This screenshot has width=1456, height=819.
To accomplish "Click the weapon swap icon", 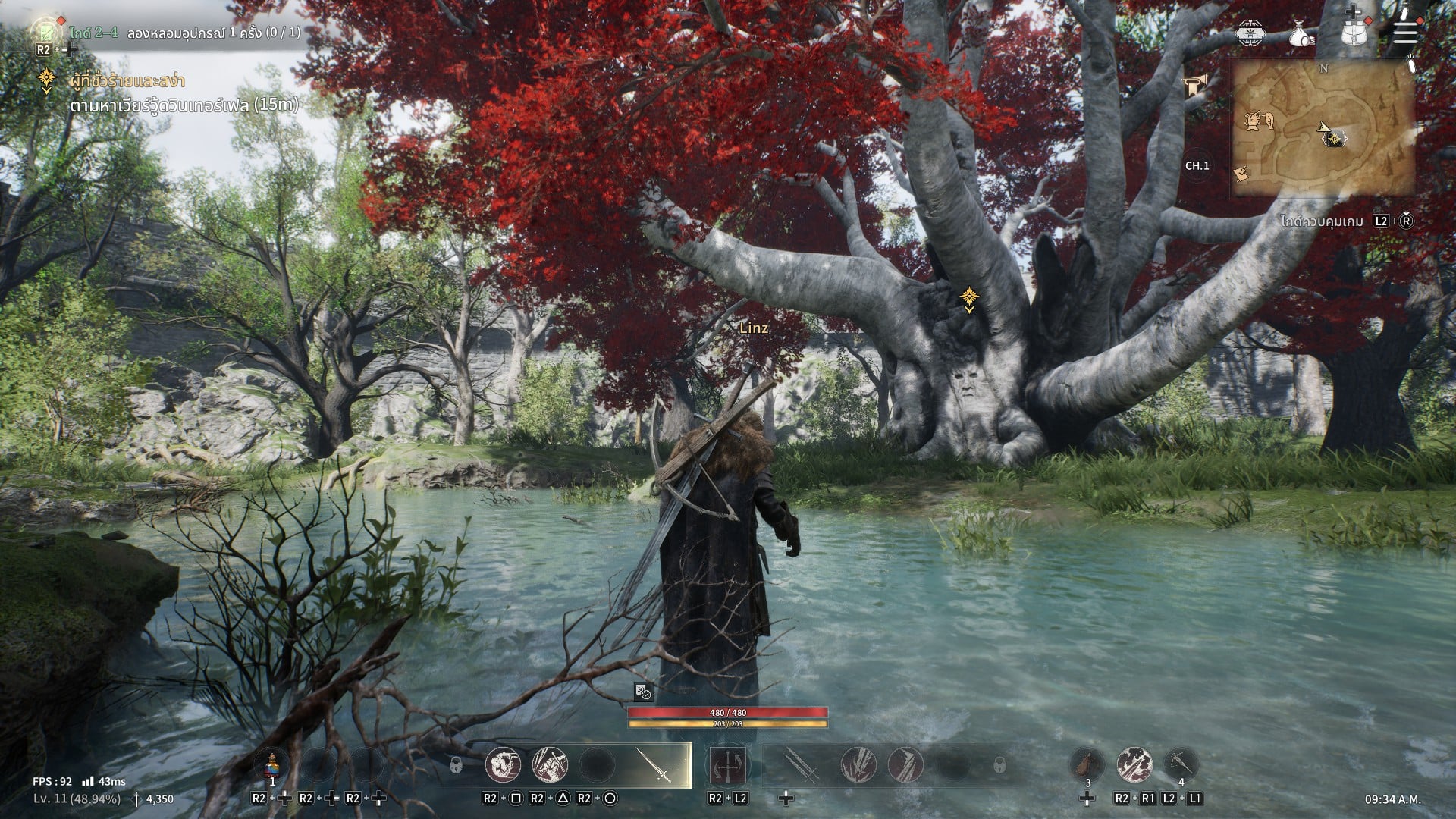I will (x=728, y=764).
